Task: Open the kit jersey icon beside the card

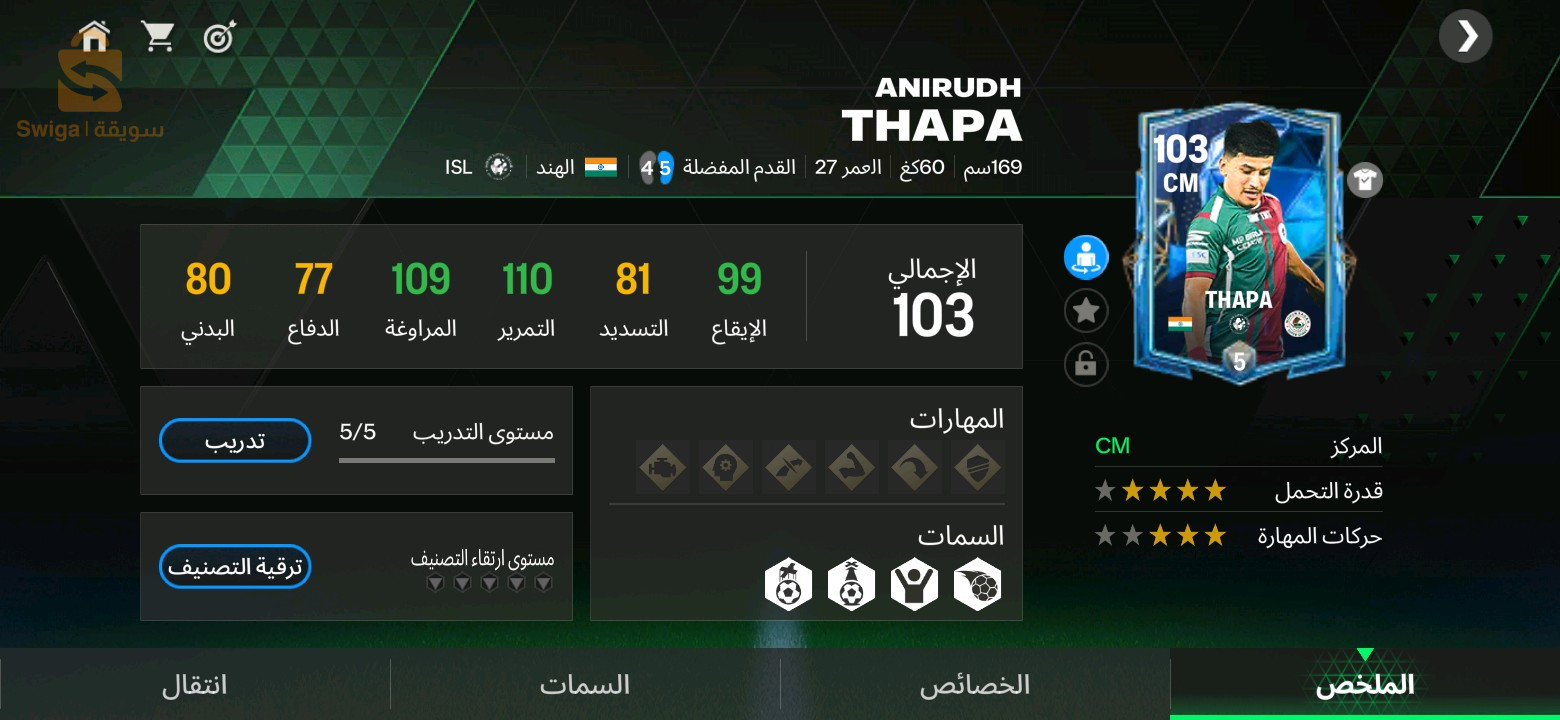Action: coord(1366,180)
